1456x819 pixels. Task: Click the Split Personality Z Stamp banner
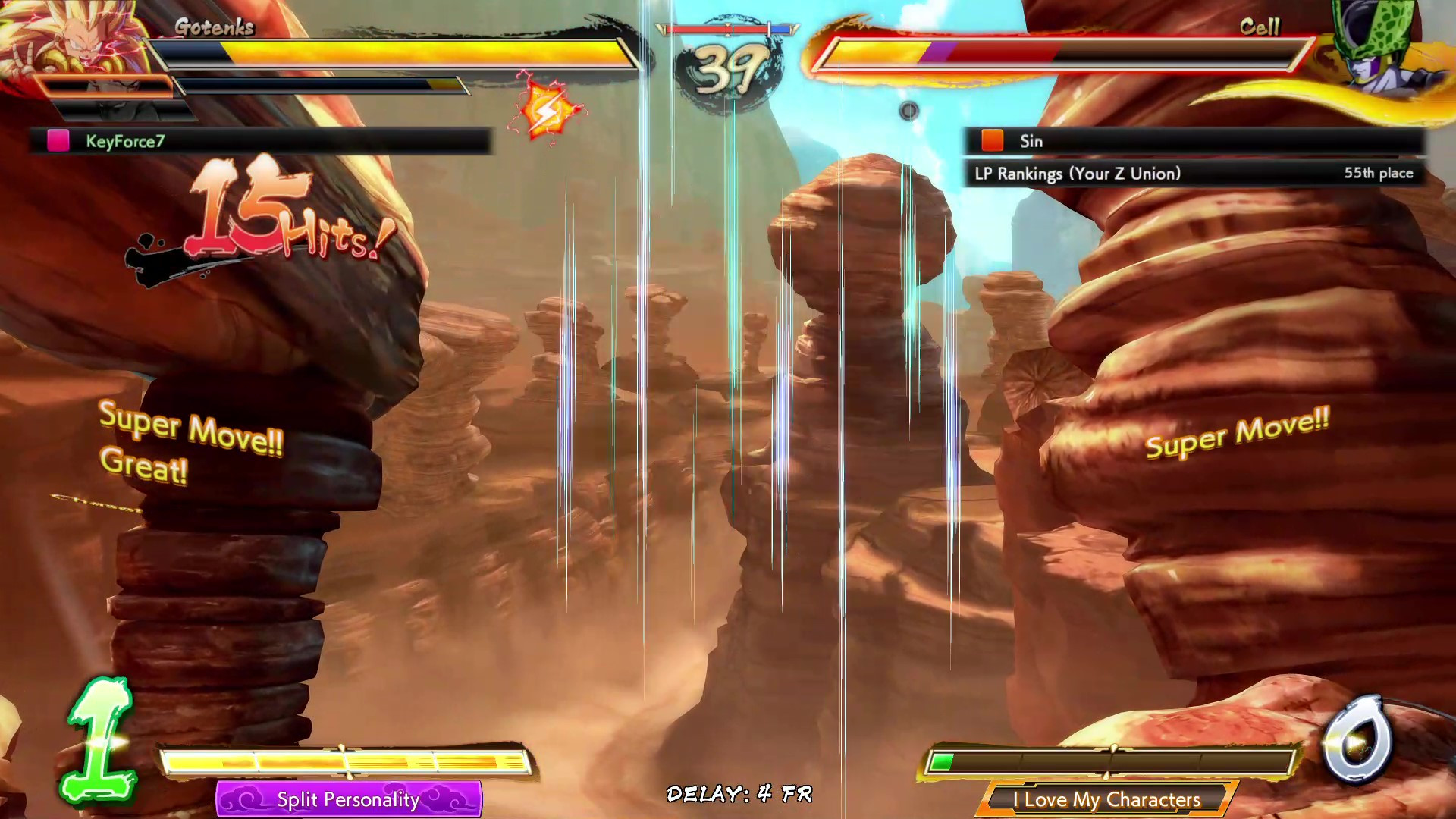point(350,800)
